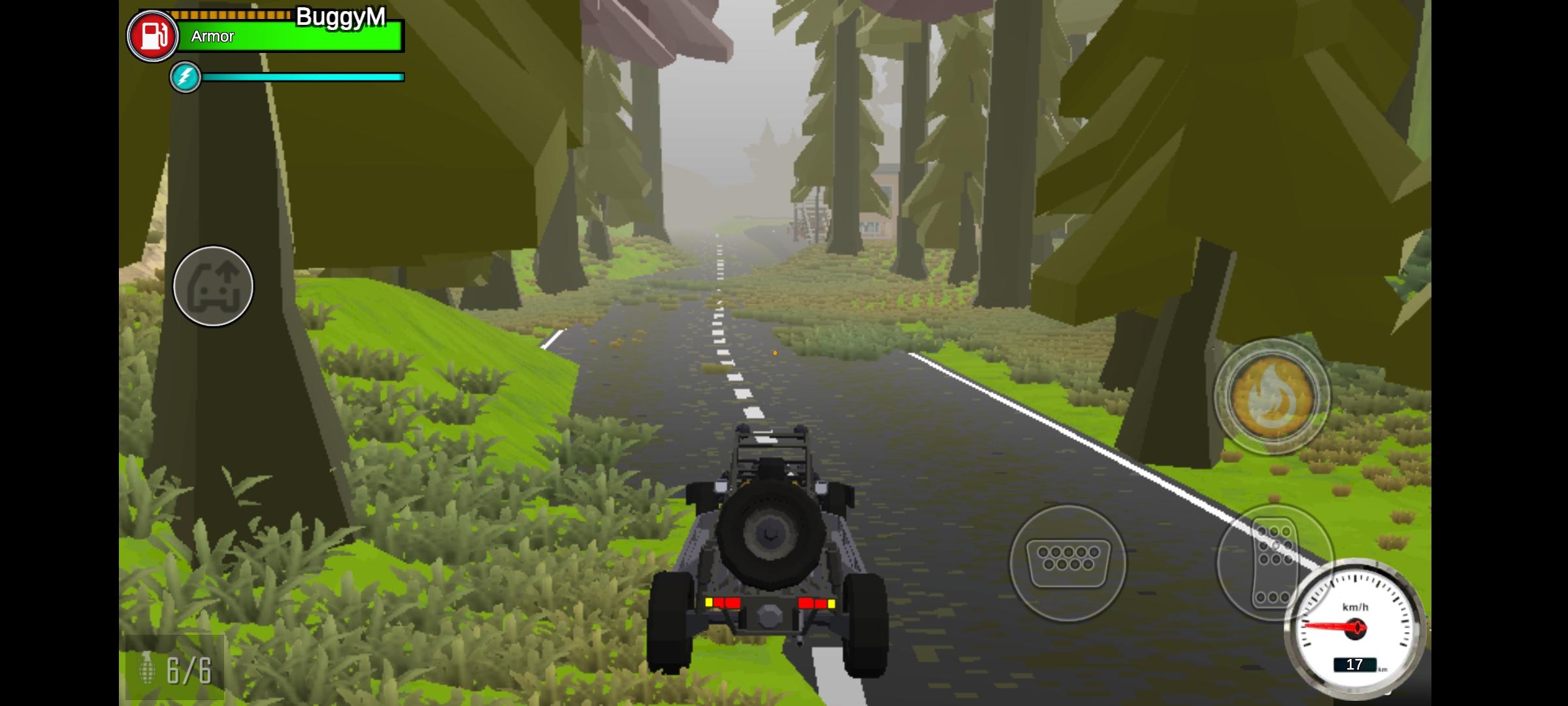Image resolution: width=1568 pixels, height=706 pixels.
Task: Tap the orange aiming dot at screen center
Action: pos(775,352)
